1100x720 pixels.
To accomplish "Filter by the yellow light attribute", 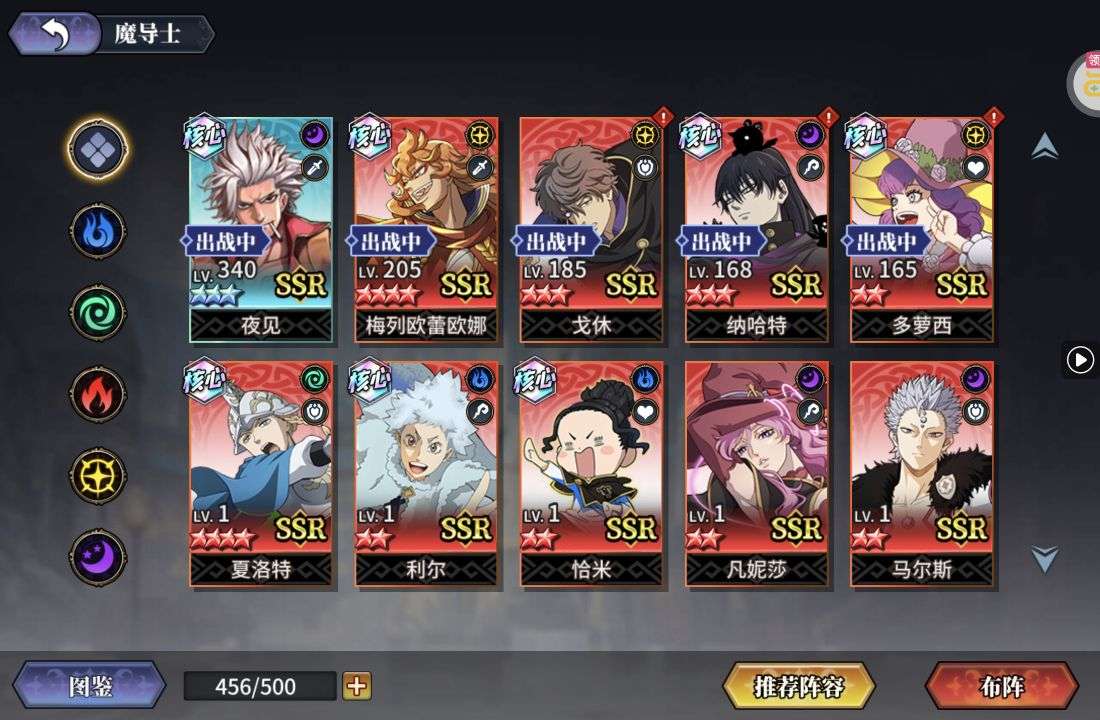I will coord(98,475).
